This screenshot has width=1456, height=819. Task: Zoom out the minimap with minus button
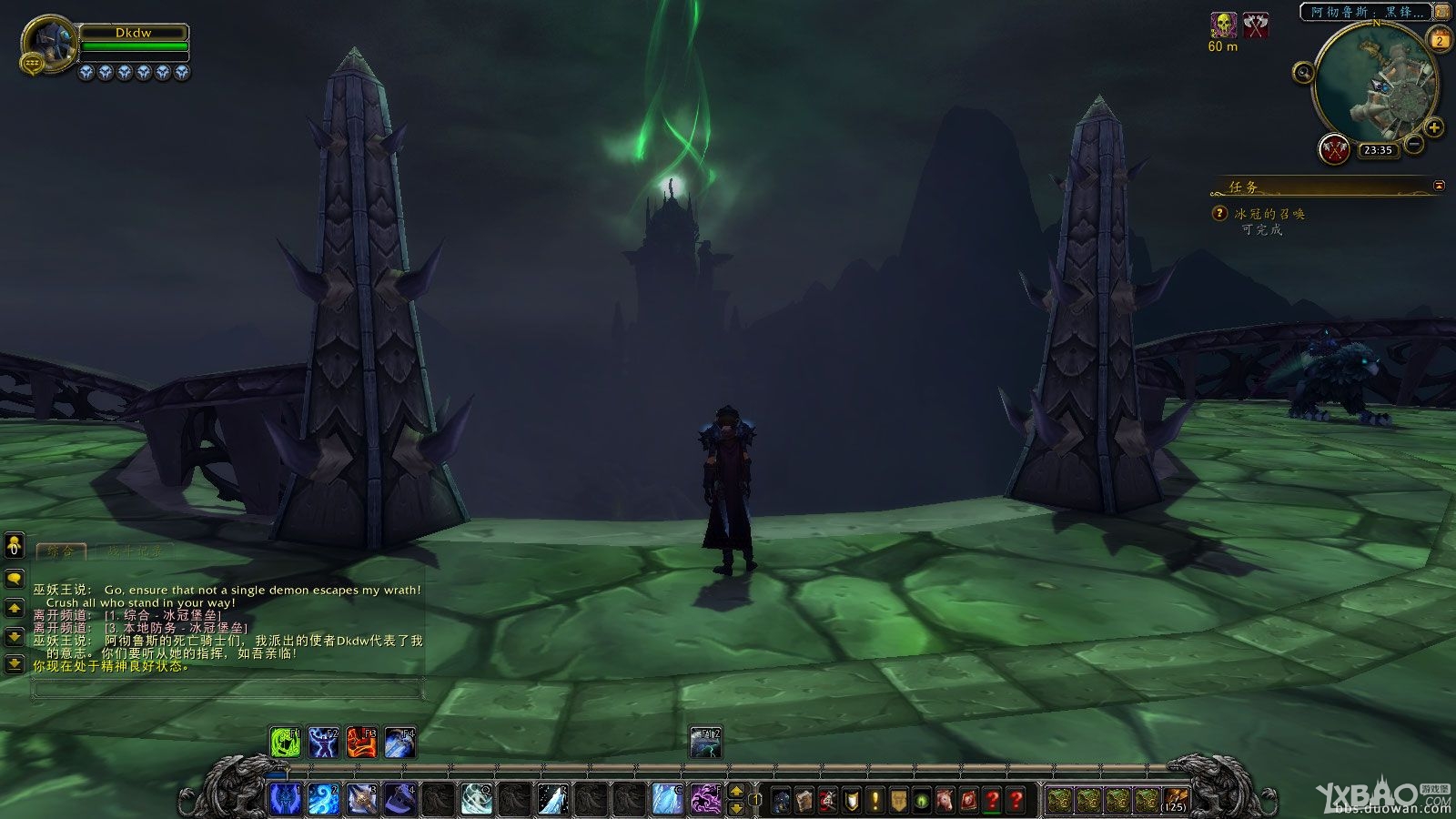coord(1414,143)
